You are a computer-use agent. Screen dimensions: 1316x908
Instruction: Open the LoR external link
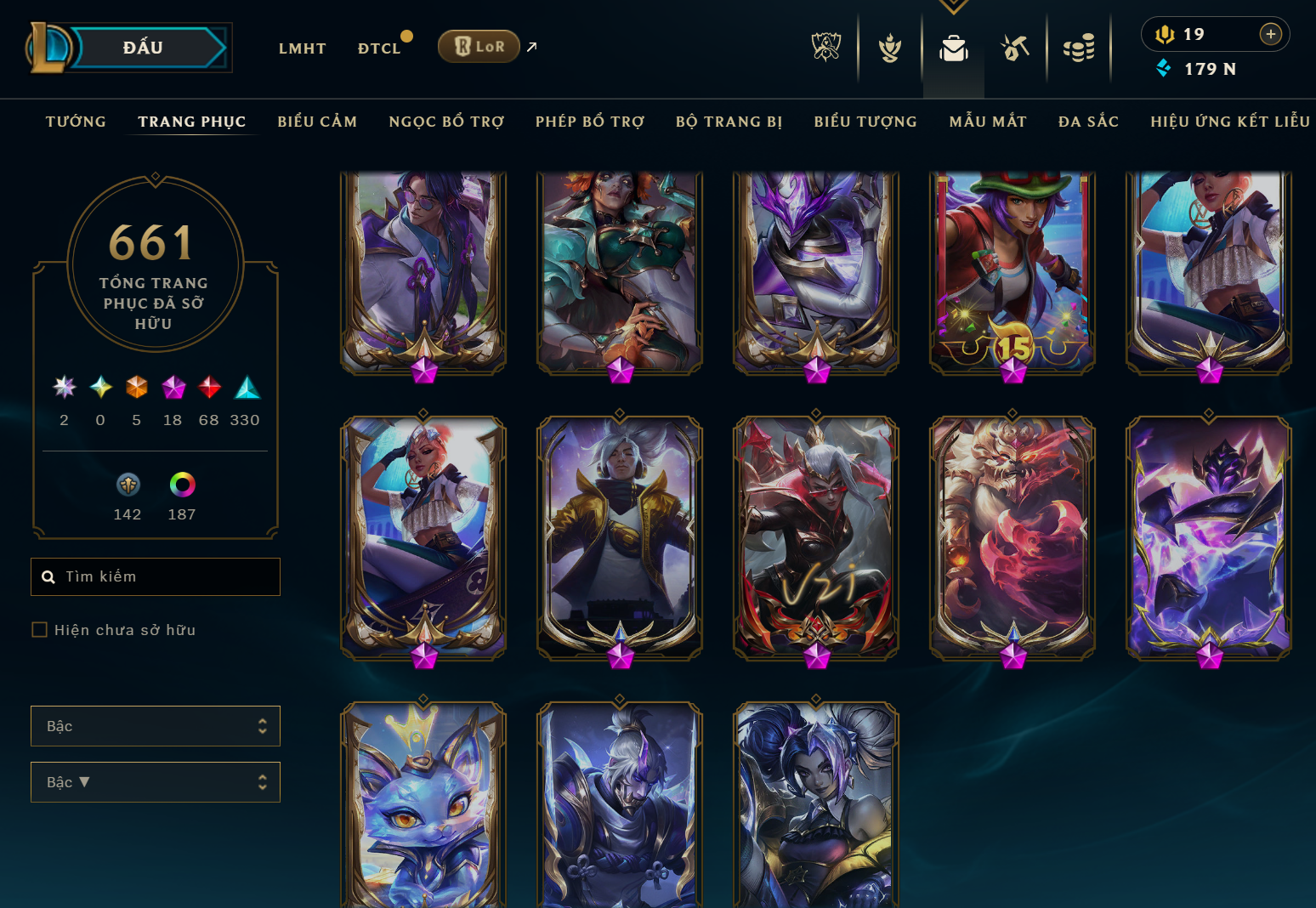pyautogui.click(x=479, y=46)
